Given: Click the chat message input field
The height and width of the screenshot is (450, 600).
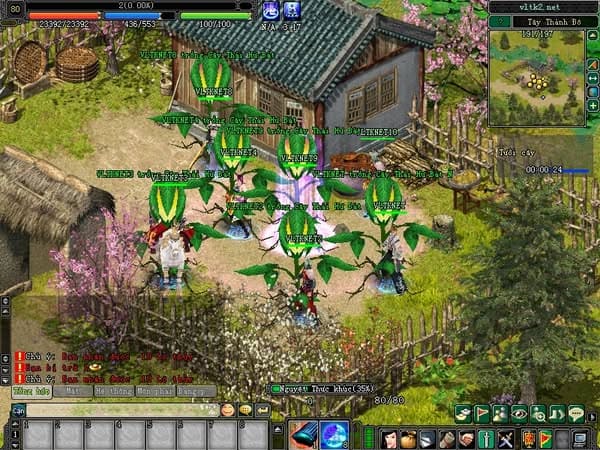Looking at the screenshot, I should coord(120,409).
